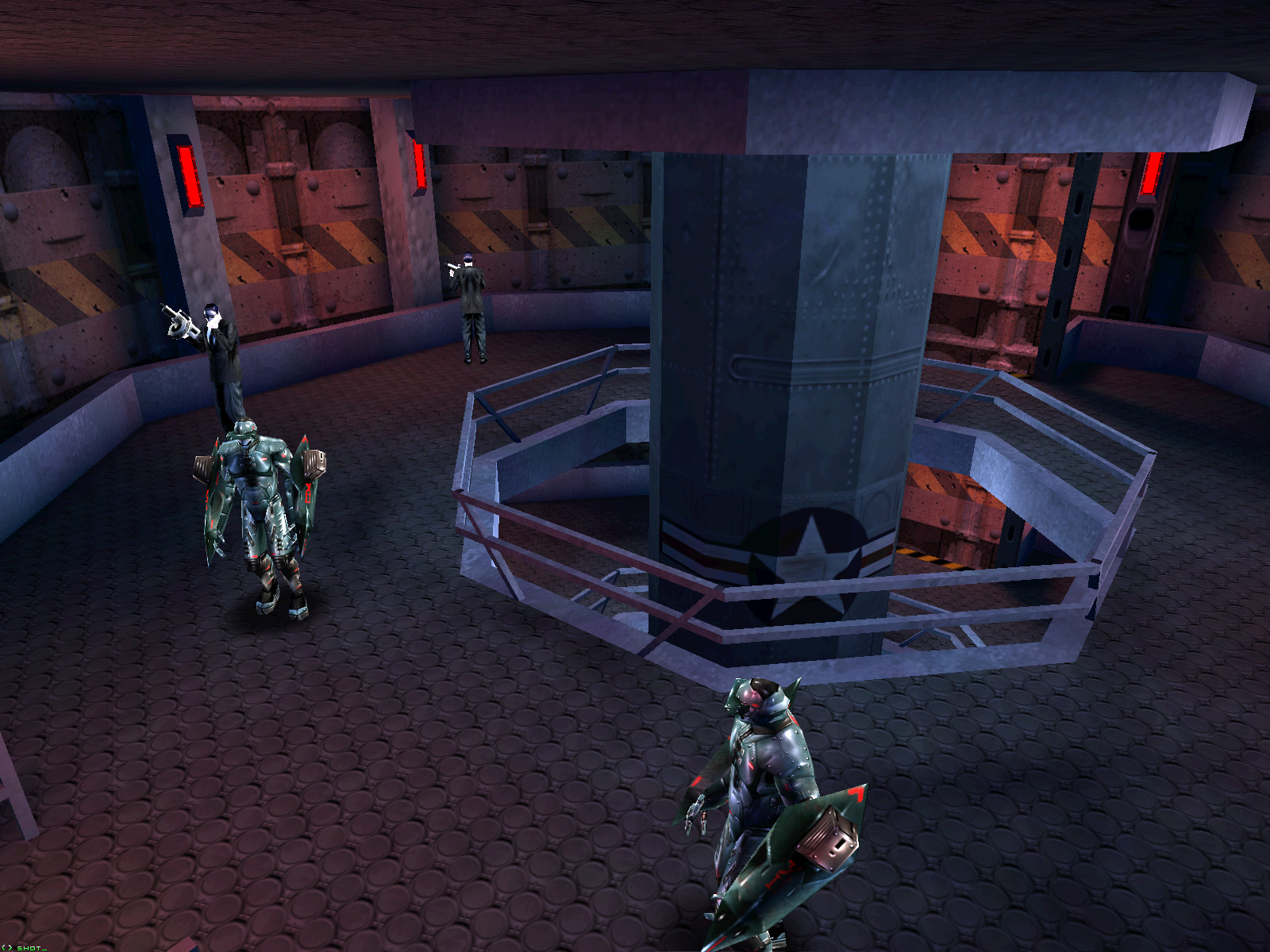Click the console command line reading SHOT
Image resolution: width=1270 pixels, height=952 pixels.
coord(30,947)
